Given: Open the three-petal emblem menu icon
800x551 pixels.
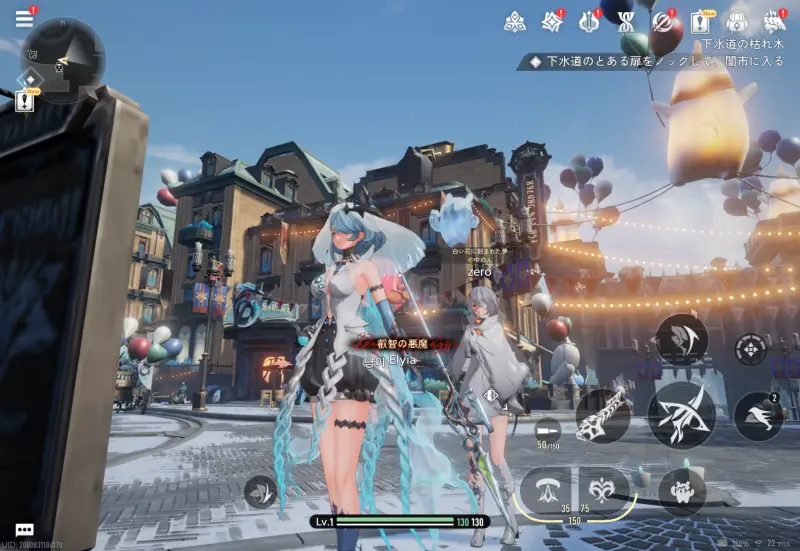Looking at the screenshot, I should point(515,21).
